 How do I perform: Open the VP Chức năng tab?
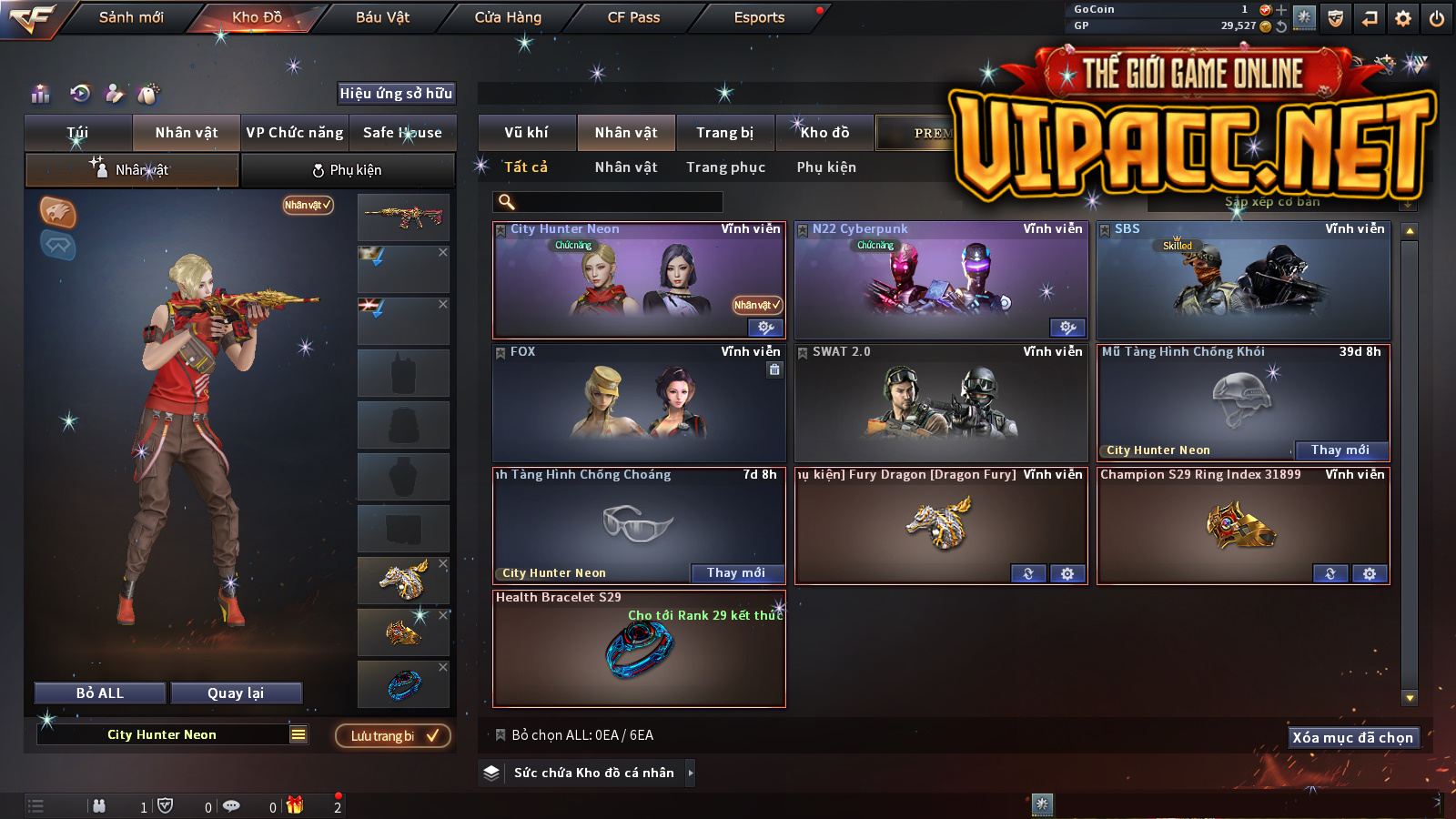click(x=295, y=133)
